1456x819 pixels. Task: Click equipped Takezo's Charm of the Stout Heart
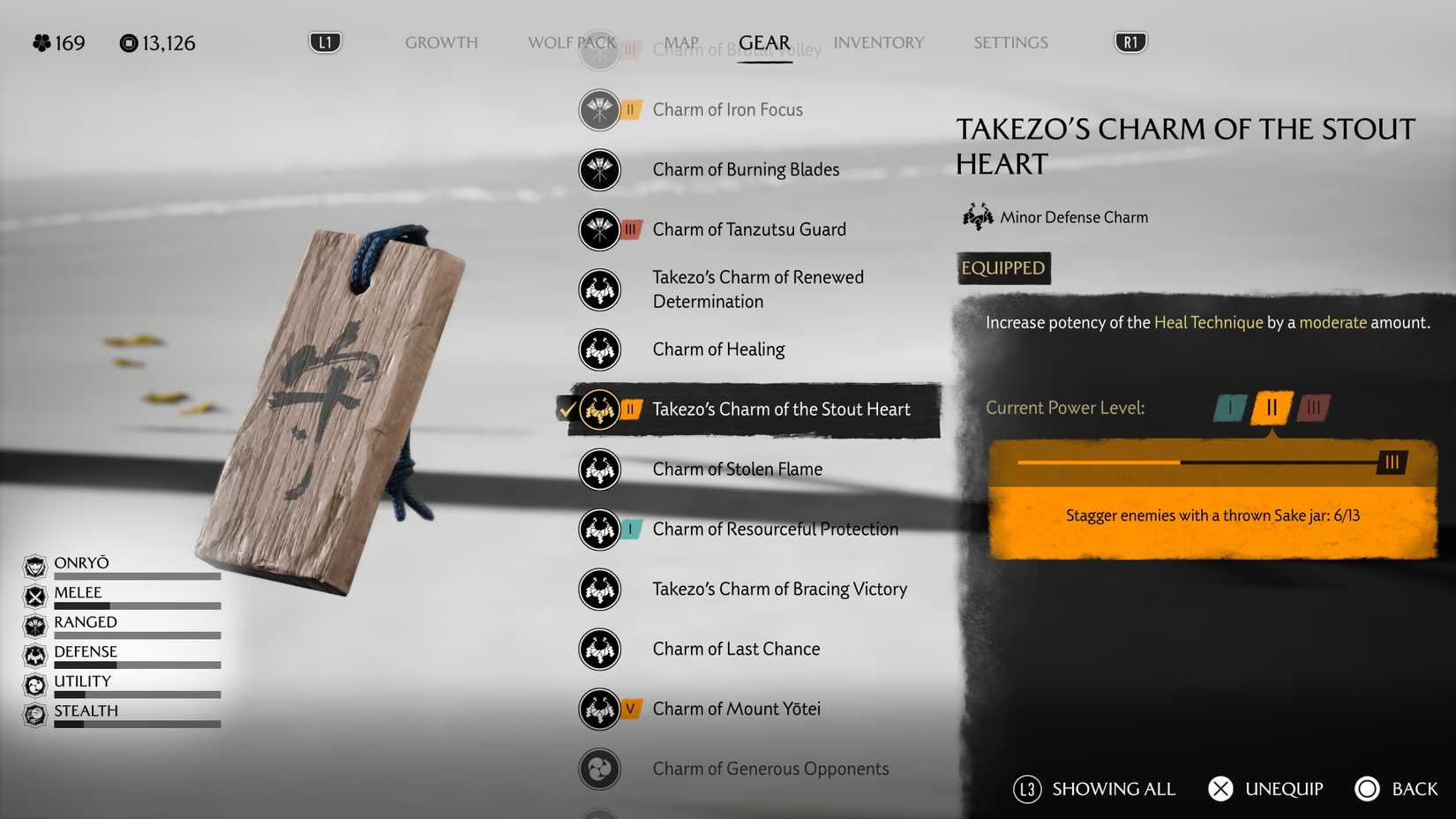tap(781, 409)
